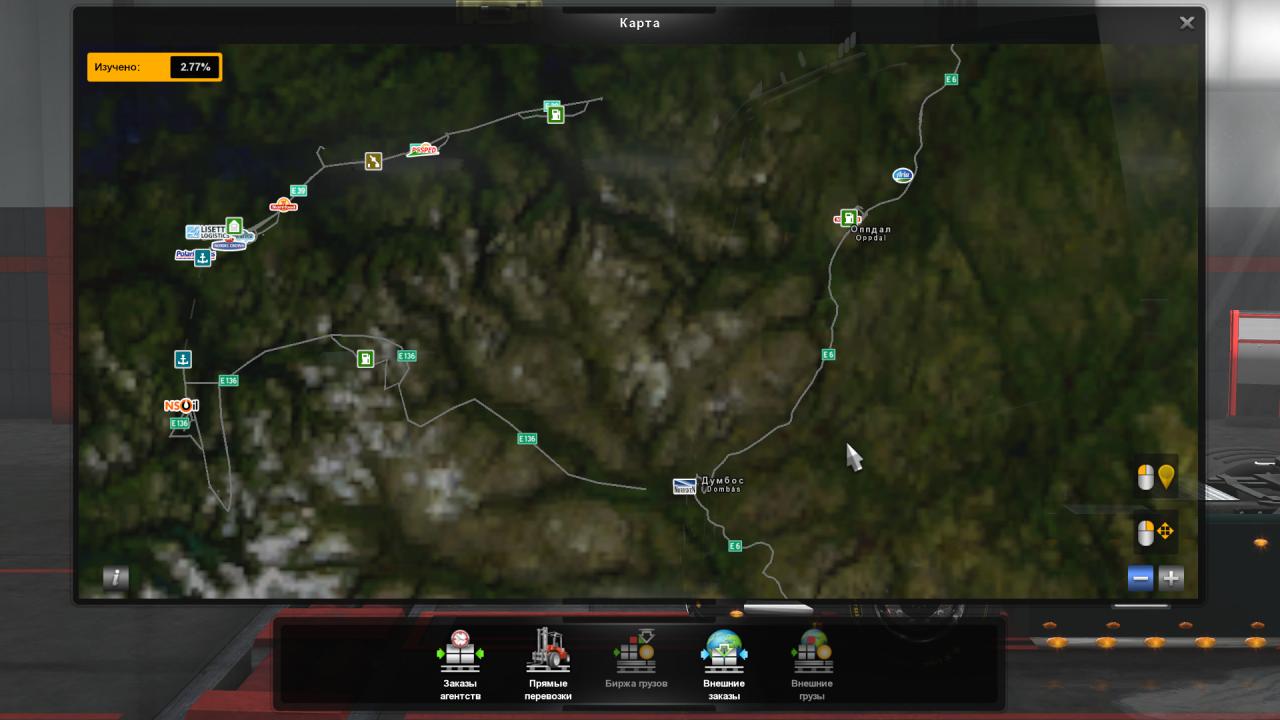Select the NS Oil company marker

[182, 405]
